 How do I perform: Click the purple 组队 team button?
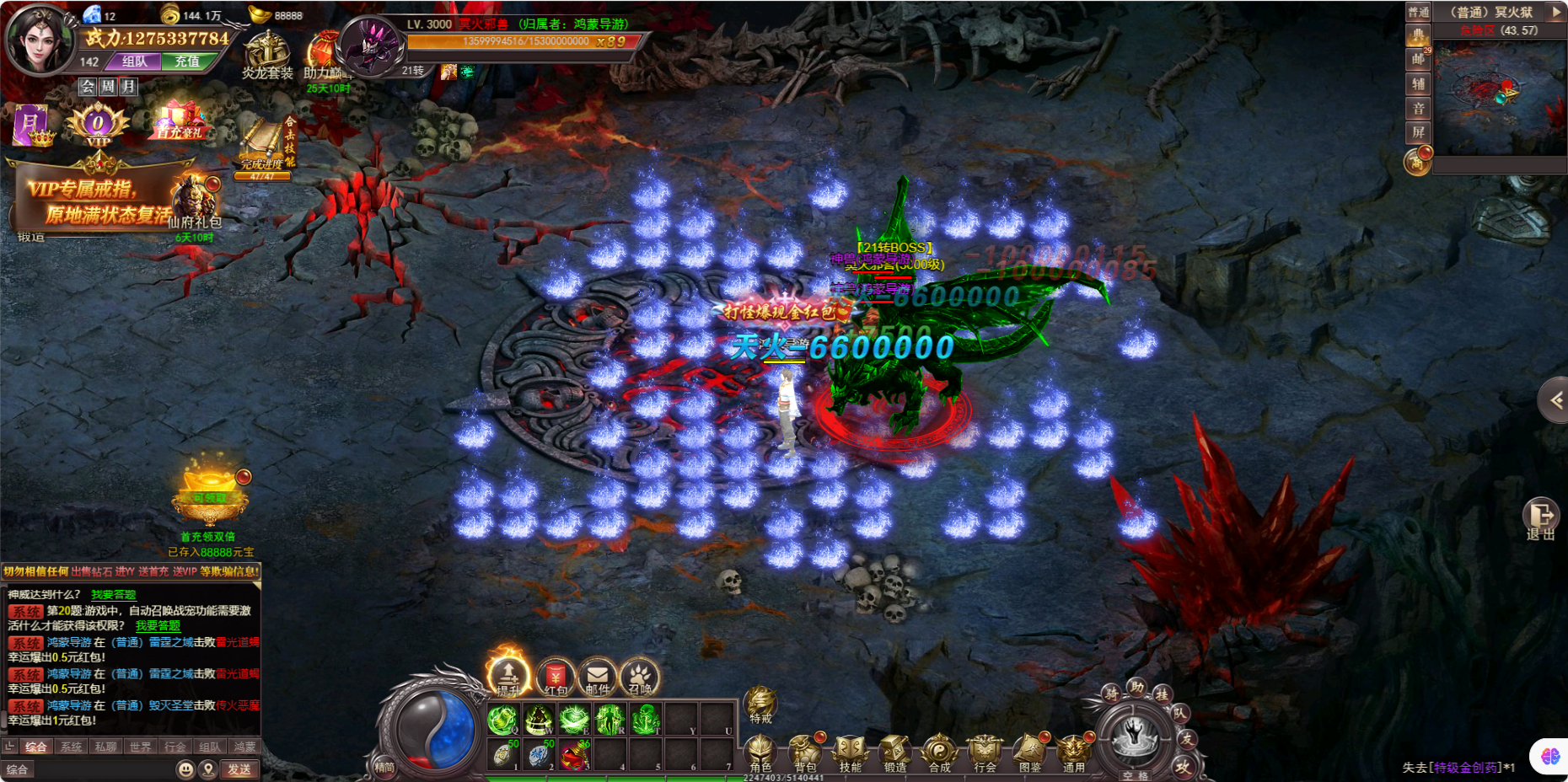[x=134, y=62]
